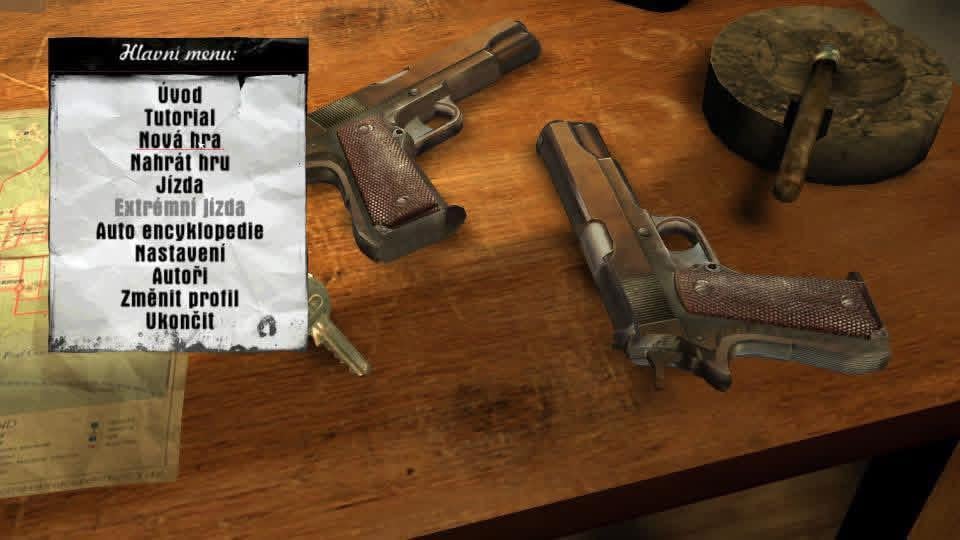This screenshot has height=540, width=960.
Task: Open the Úvod menu entry
Action: [180, 95]
